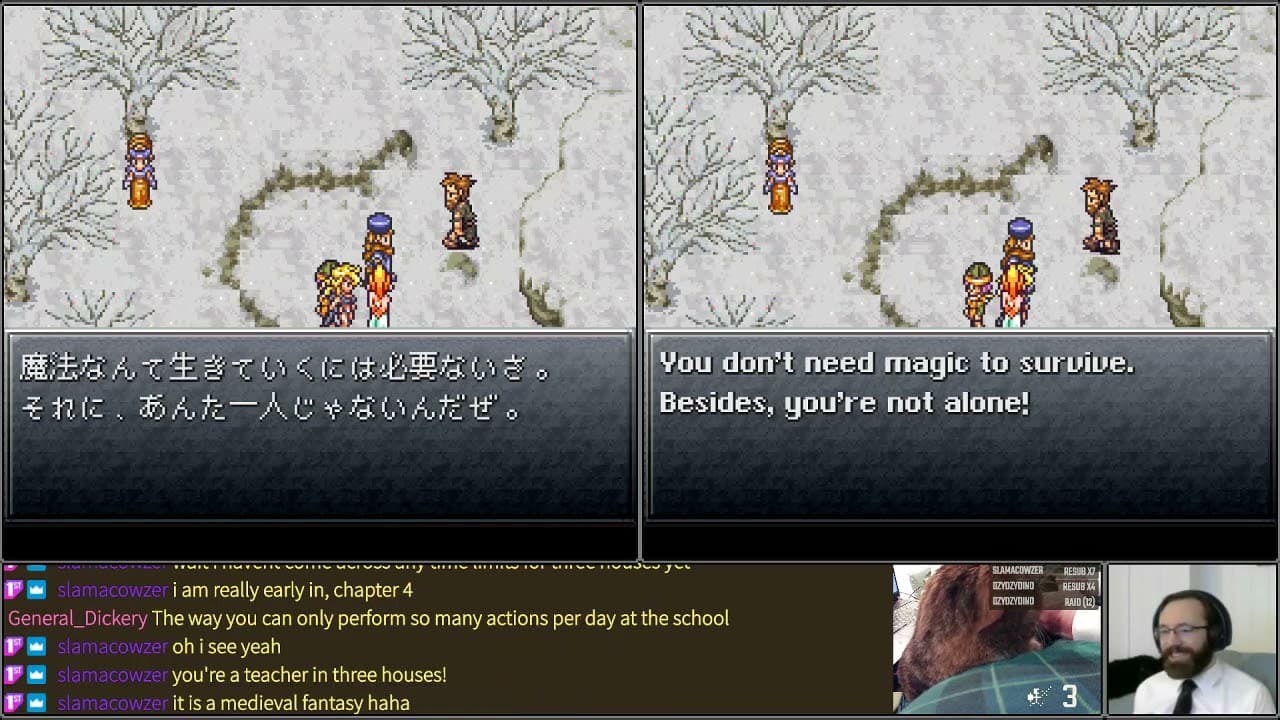Click the 1st badge on the "medieval fantasy haha" line
Image resolution: width=1280 pixels, height=720 pixels.
click(x=14, y=703)
